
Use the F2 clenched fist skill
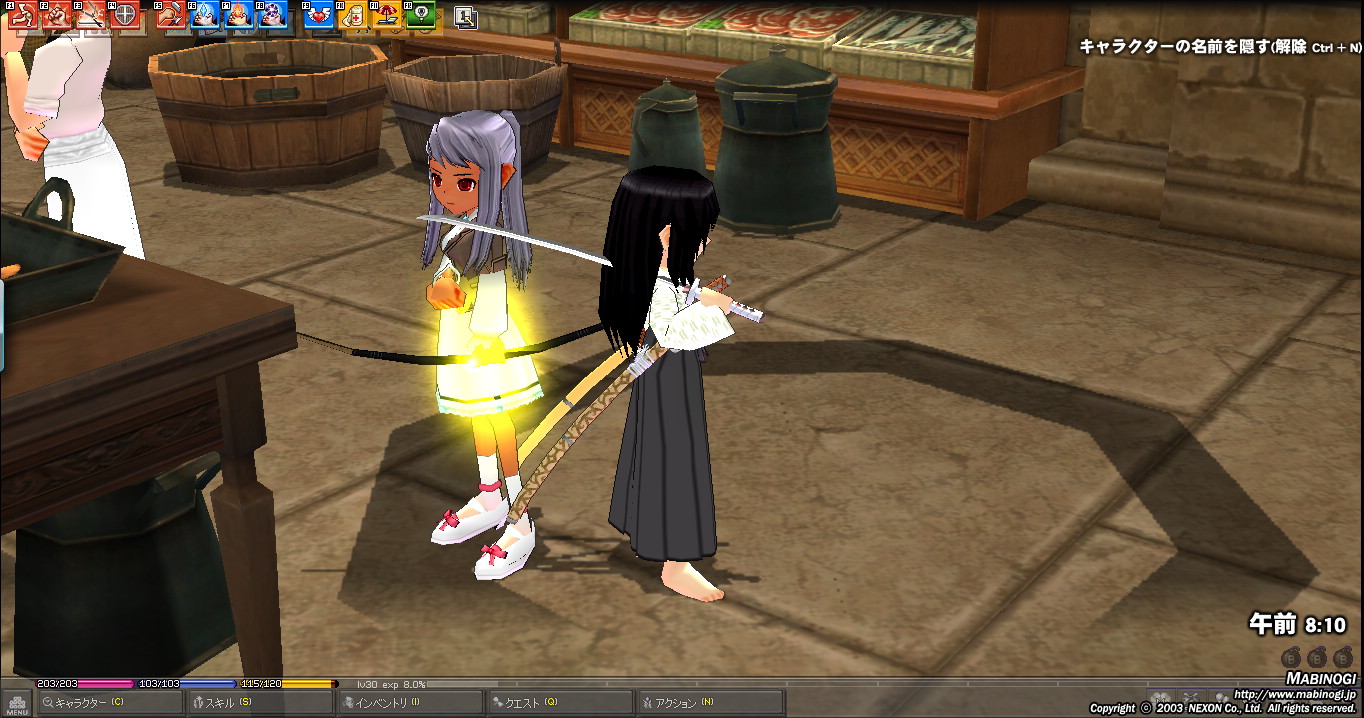coord(58,14)
